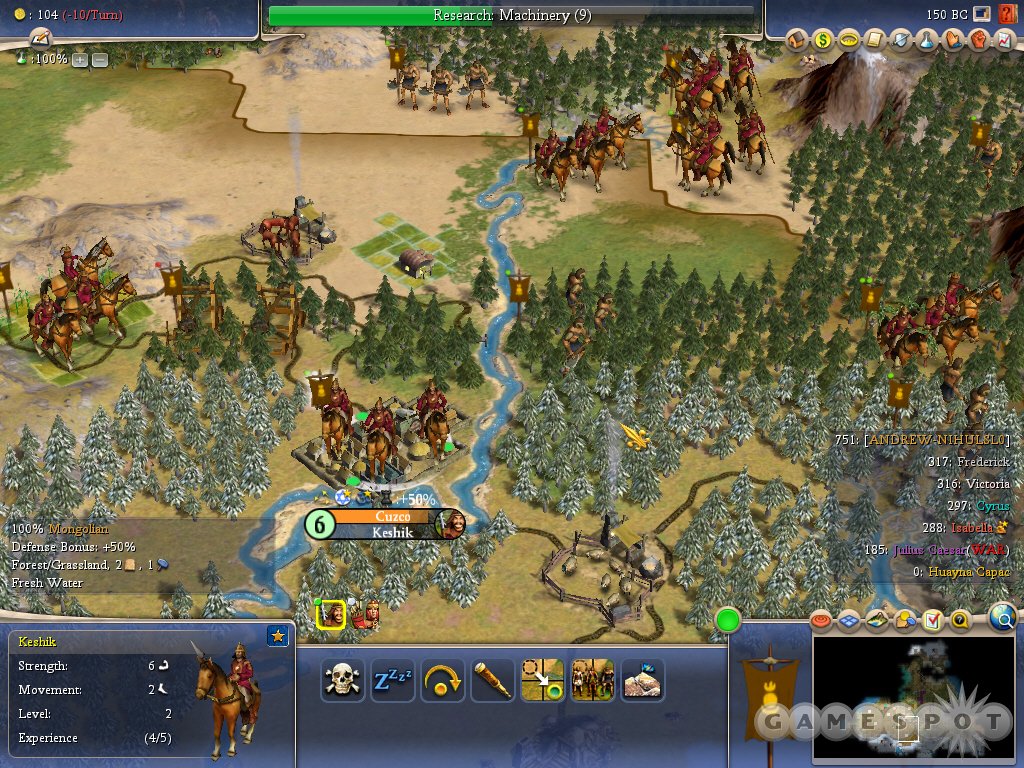Open the Financial Advisor dollar icon

(x=824, y=41)
